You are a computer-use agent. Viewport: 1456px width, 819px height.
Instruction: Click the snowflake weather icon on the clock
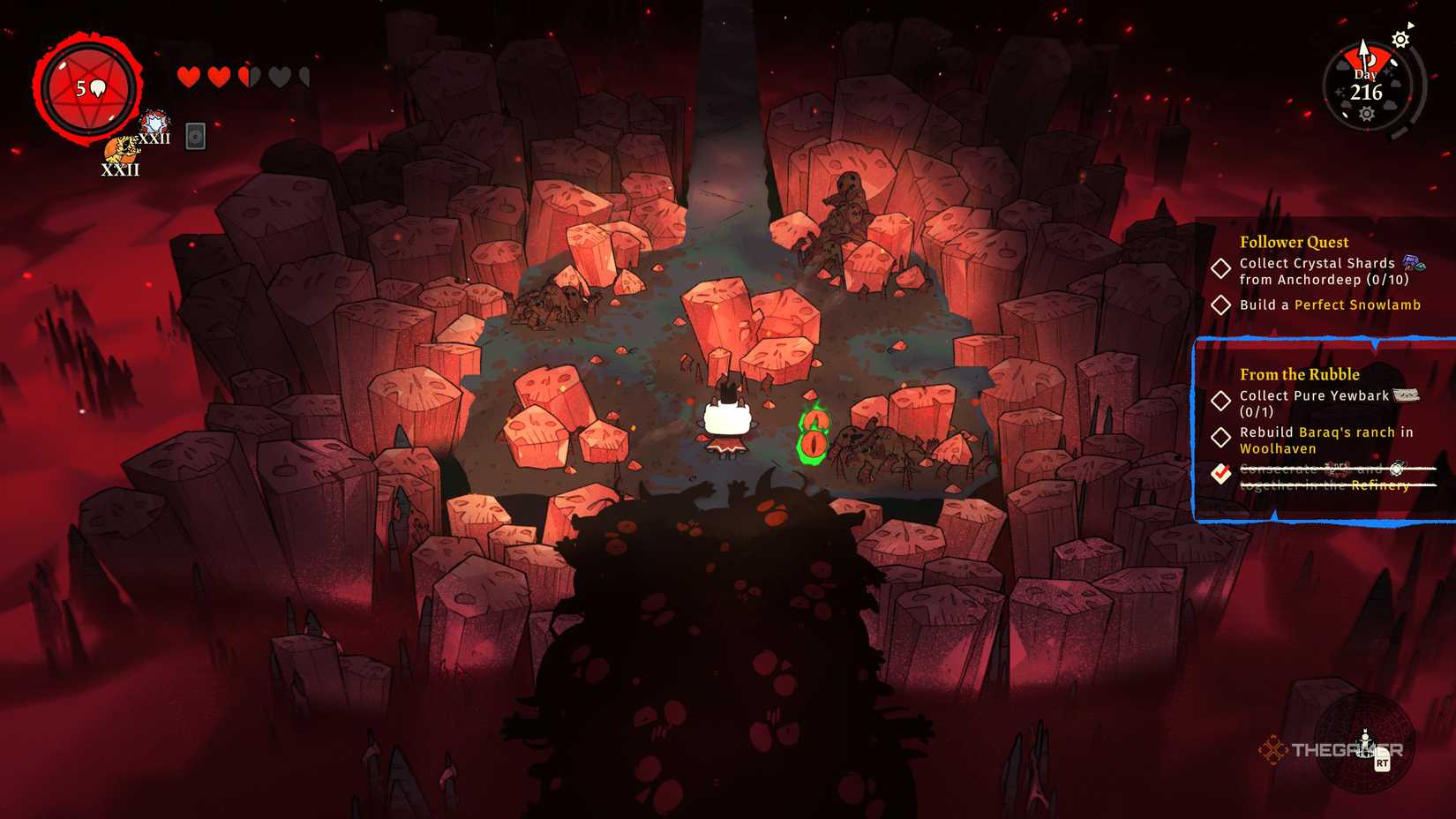(x=1340, y=91)
